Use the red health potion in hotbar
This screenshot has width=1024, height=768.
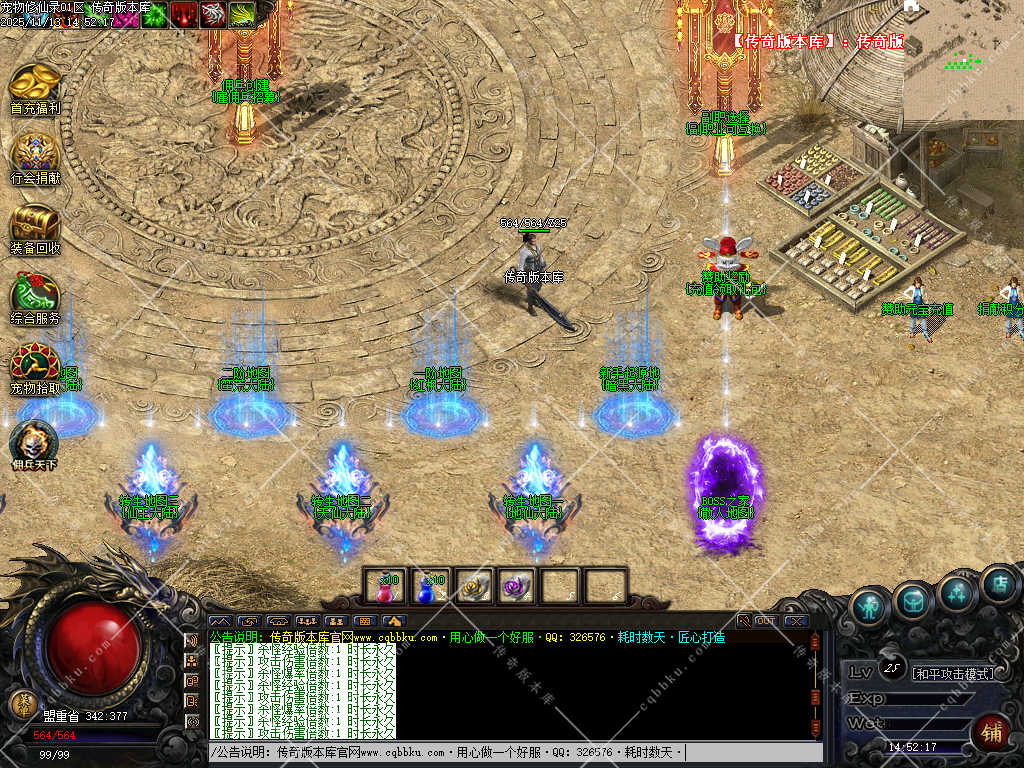pos(385,587)
